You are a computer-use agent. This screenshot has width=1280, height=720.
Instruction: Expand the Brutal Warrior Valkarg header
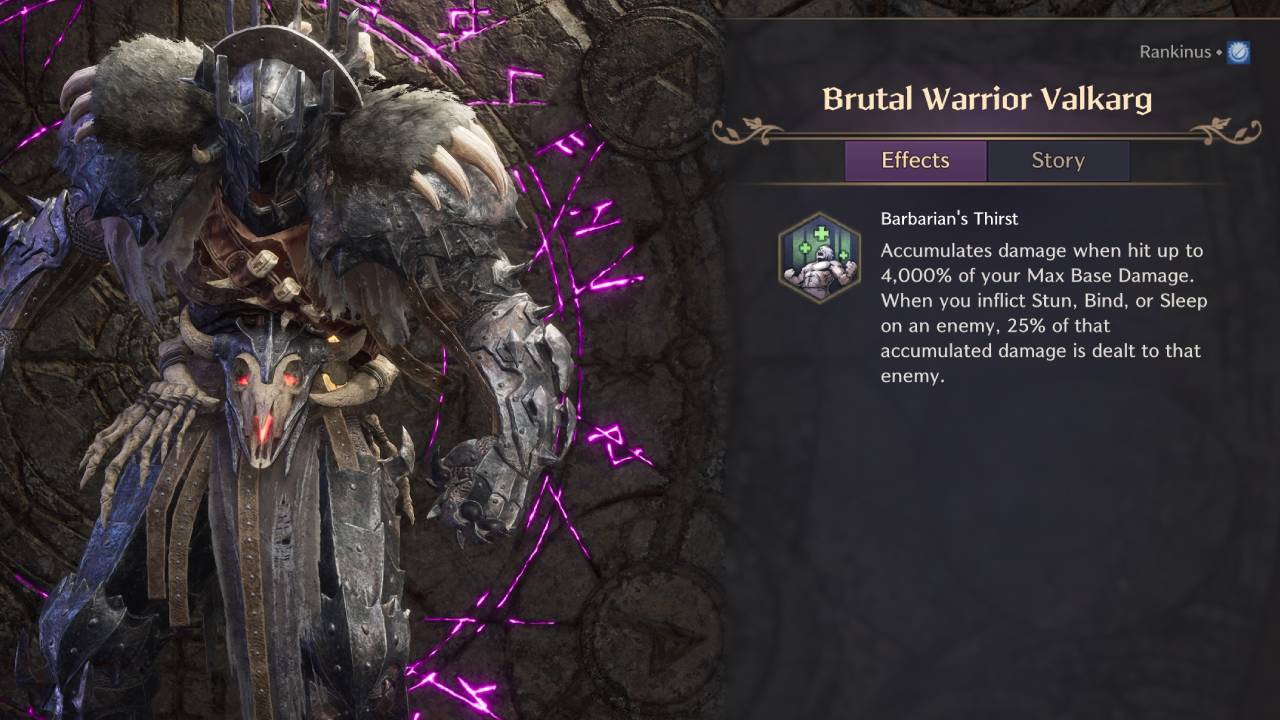click(984, 100)
